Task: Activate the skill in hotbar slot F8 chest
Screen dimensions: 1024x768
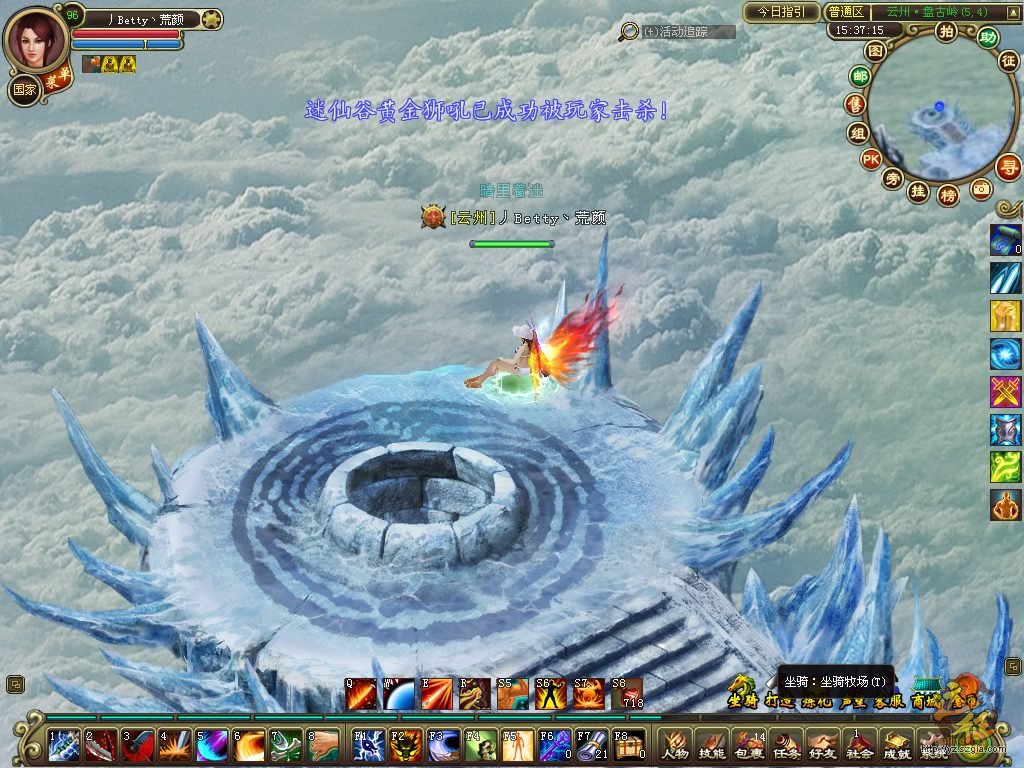Action: pos(628,746)
